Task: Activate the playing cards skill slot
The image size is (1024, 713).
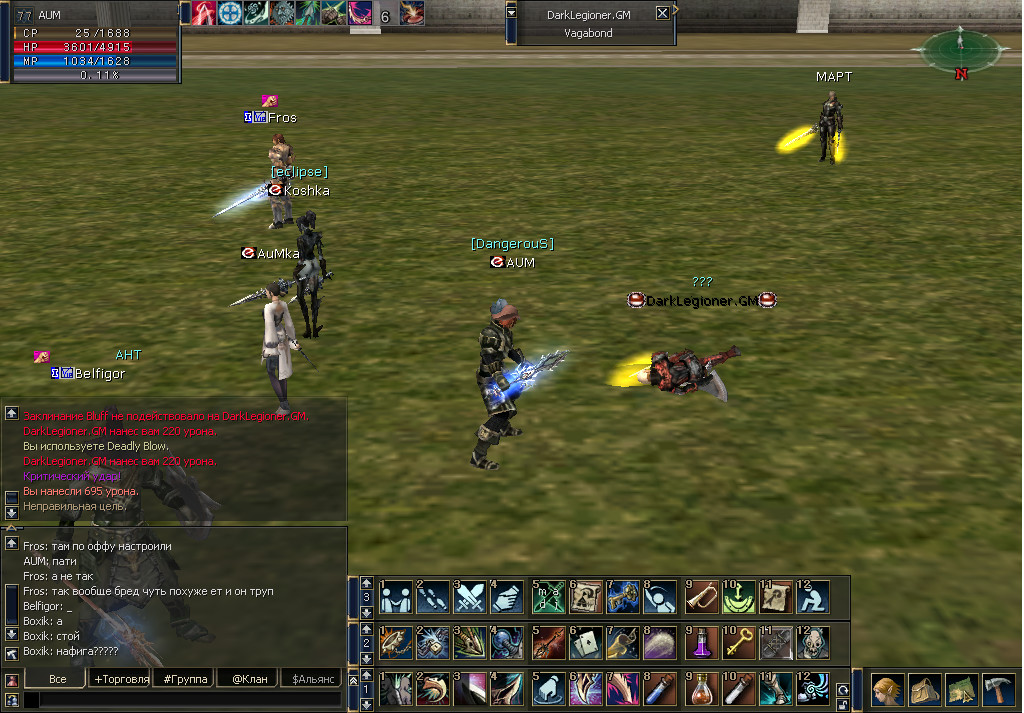Action: (585, 642)
